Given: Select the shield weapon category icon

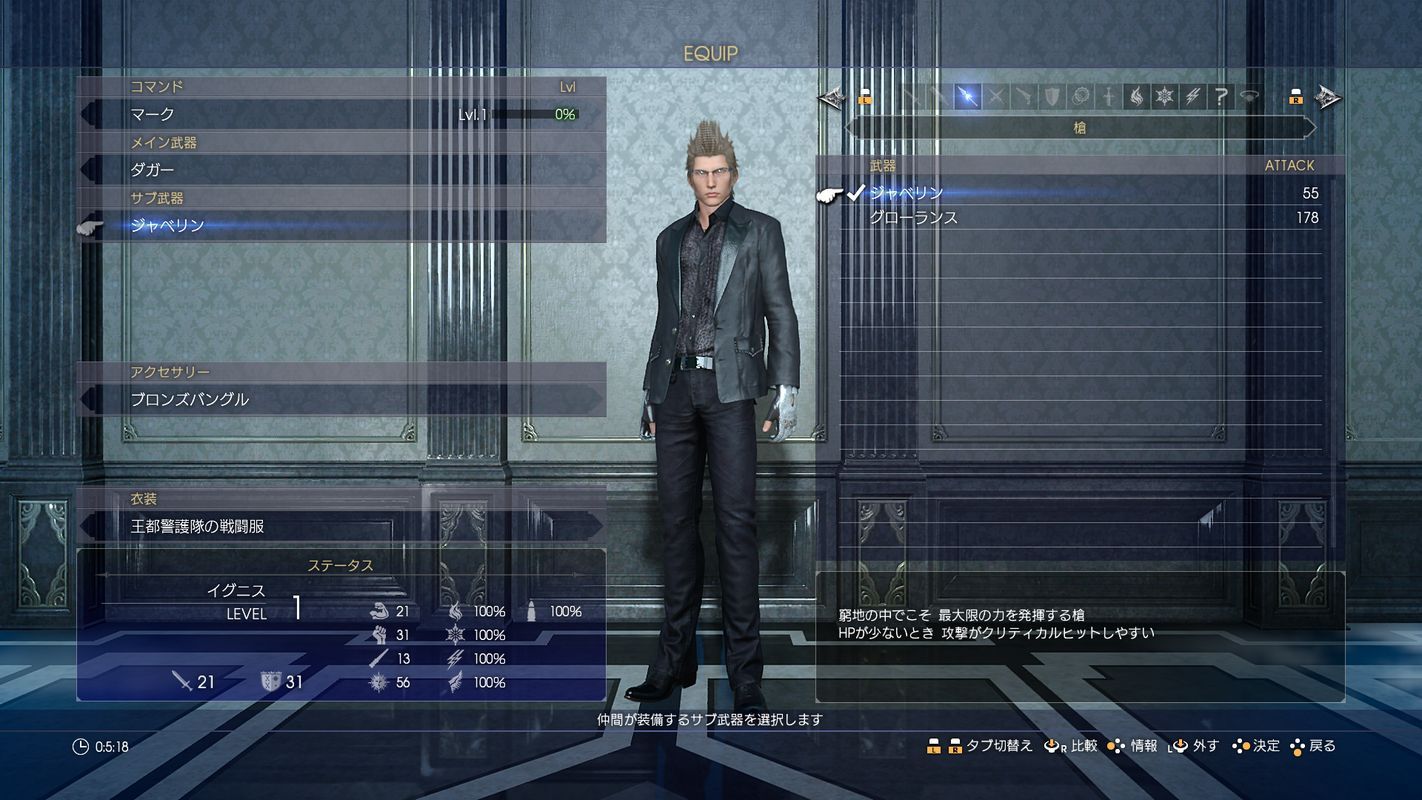Looking at the screenshot, I should coord(1051,95).
